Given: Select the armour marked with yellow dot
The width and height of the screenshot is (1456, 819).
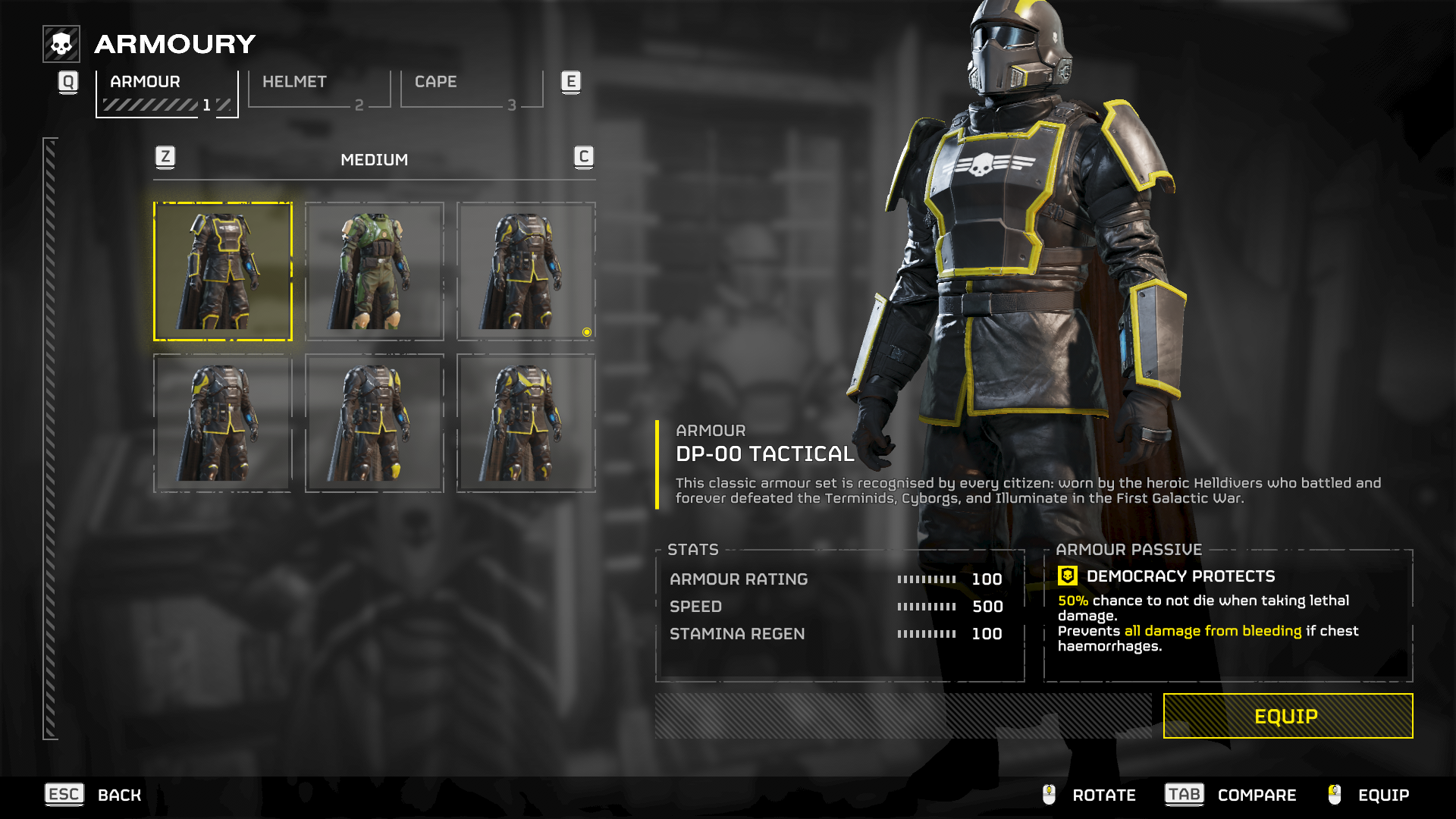Looking at the screenshot, I should (526, 271).
